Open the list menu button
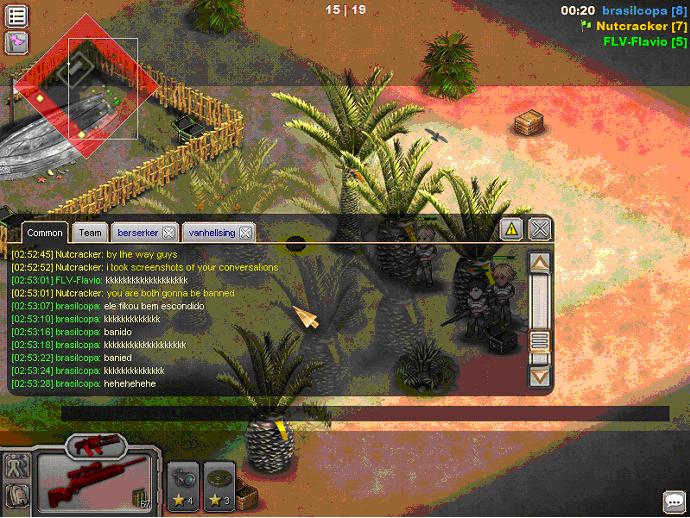Image resolution: width=690 pixels, height=518 pixels. [x=17, y=15]
